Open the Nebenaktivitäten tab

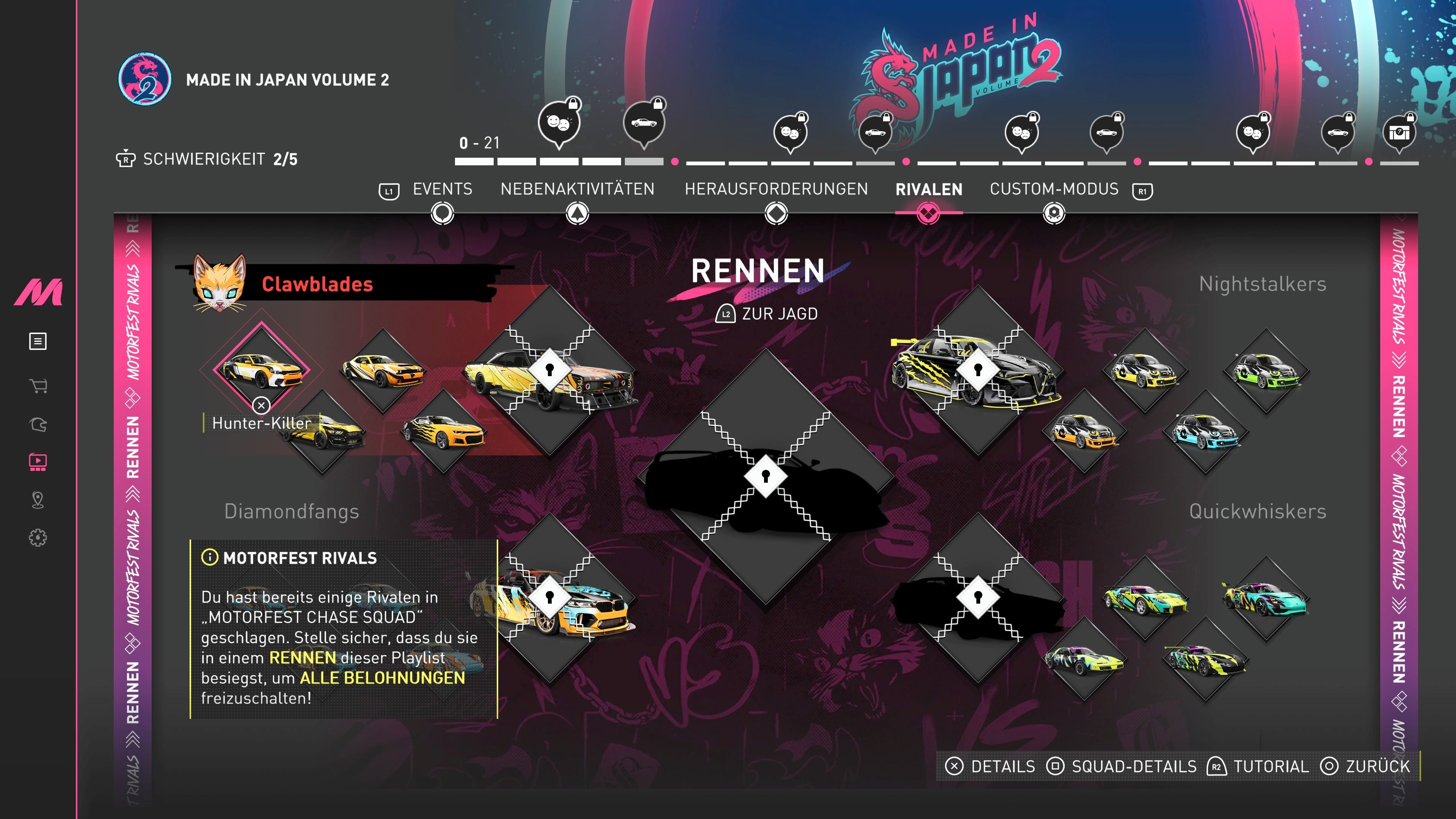[577, 189]
